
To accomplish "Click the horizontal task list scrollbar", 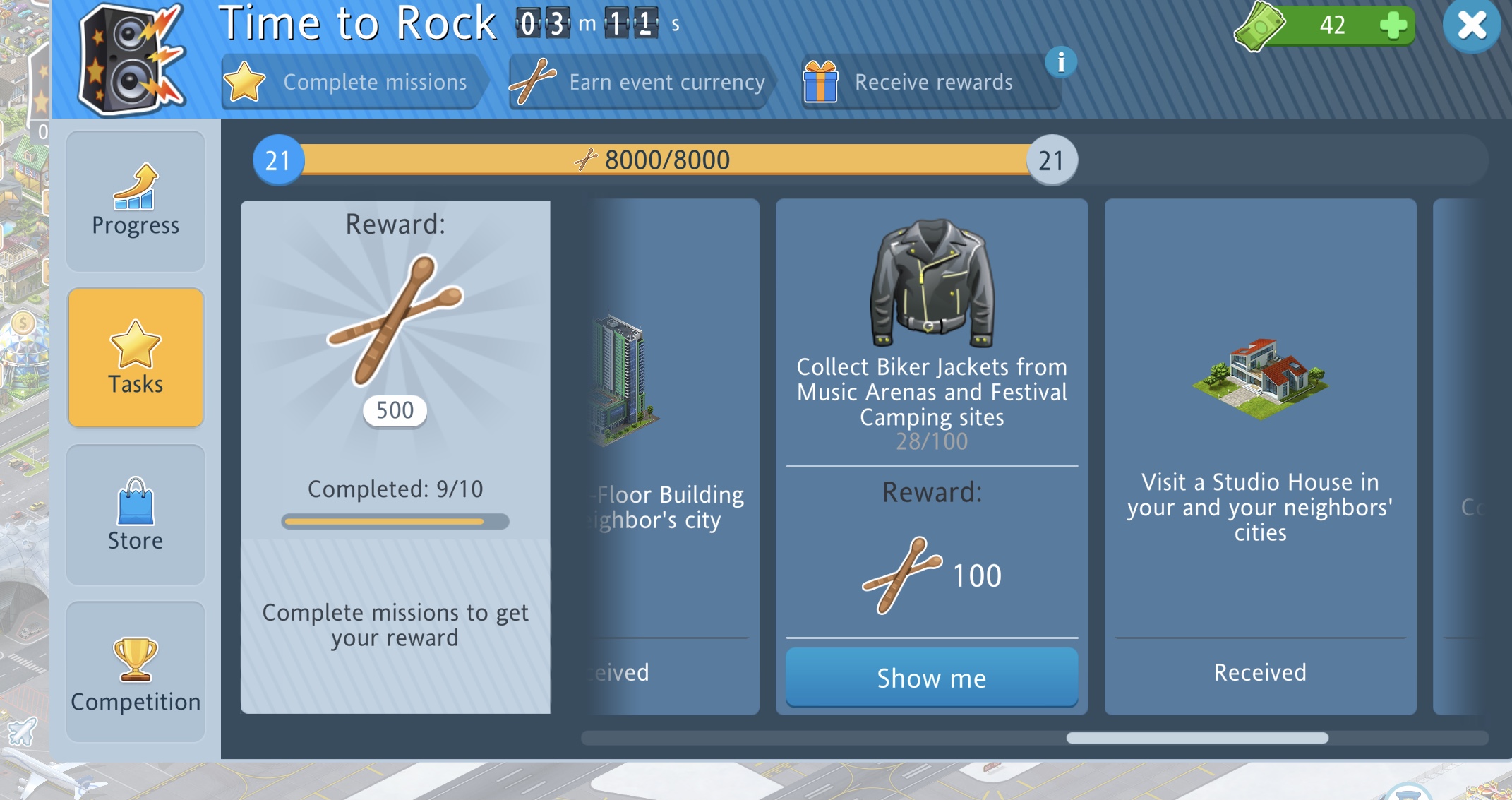I will tap(1196, 738).
